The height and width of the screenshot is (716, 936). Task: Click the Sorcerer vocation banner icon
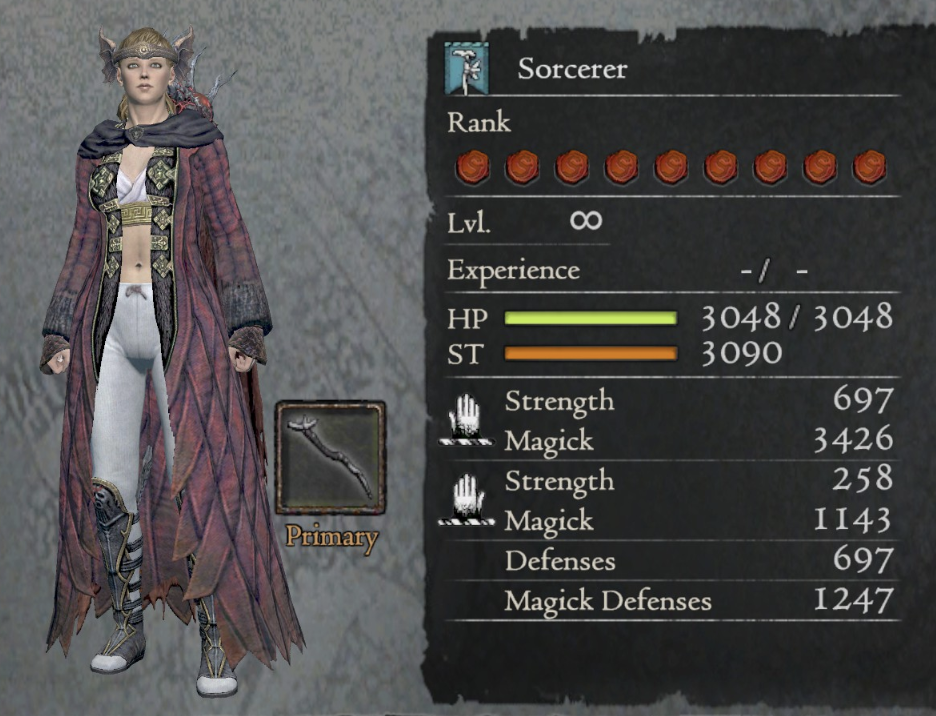click(469, 69)
